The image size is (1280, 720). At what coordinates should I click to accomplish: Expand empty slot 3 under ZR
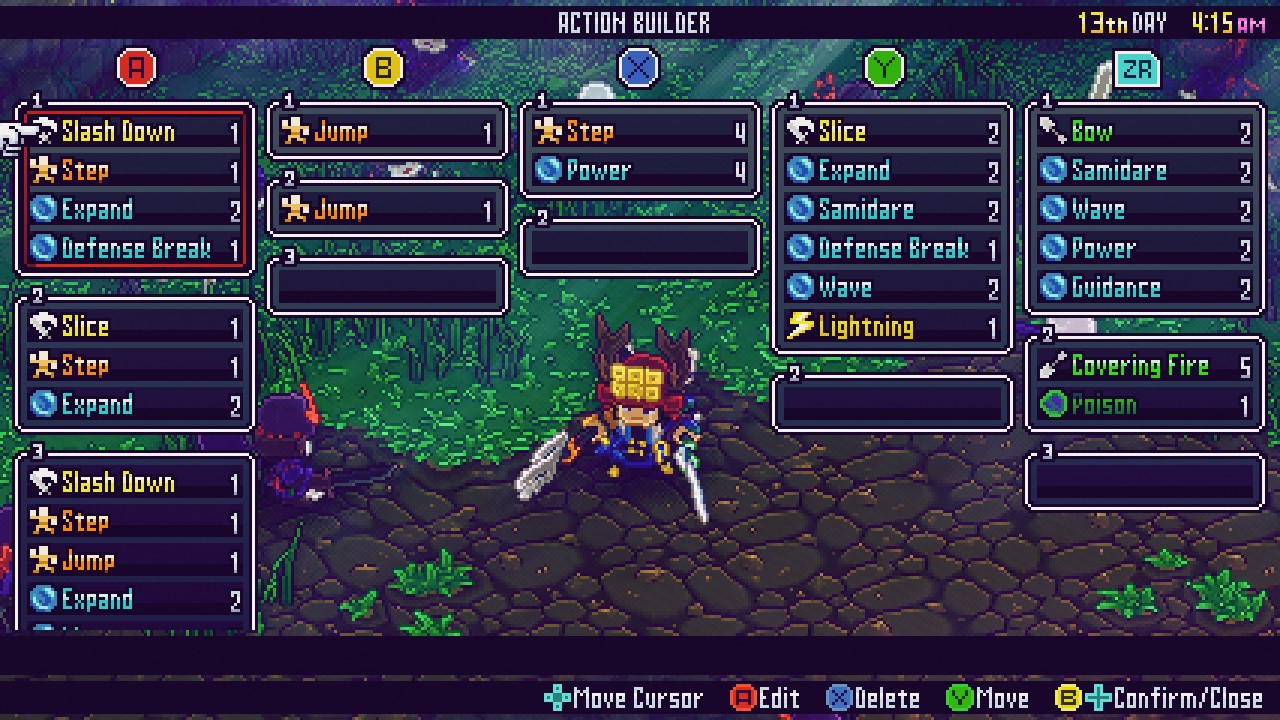pos(1144,479)
